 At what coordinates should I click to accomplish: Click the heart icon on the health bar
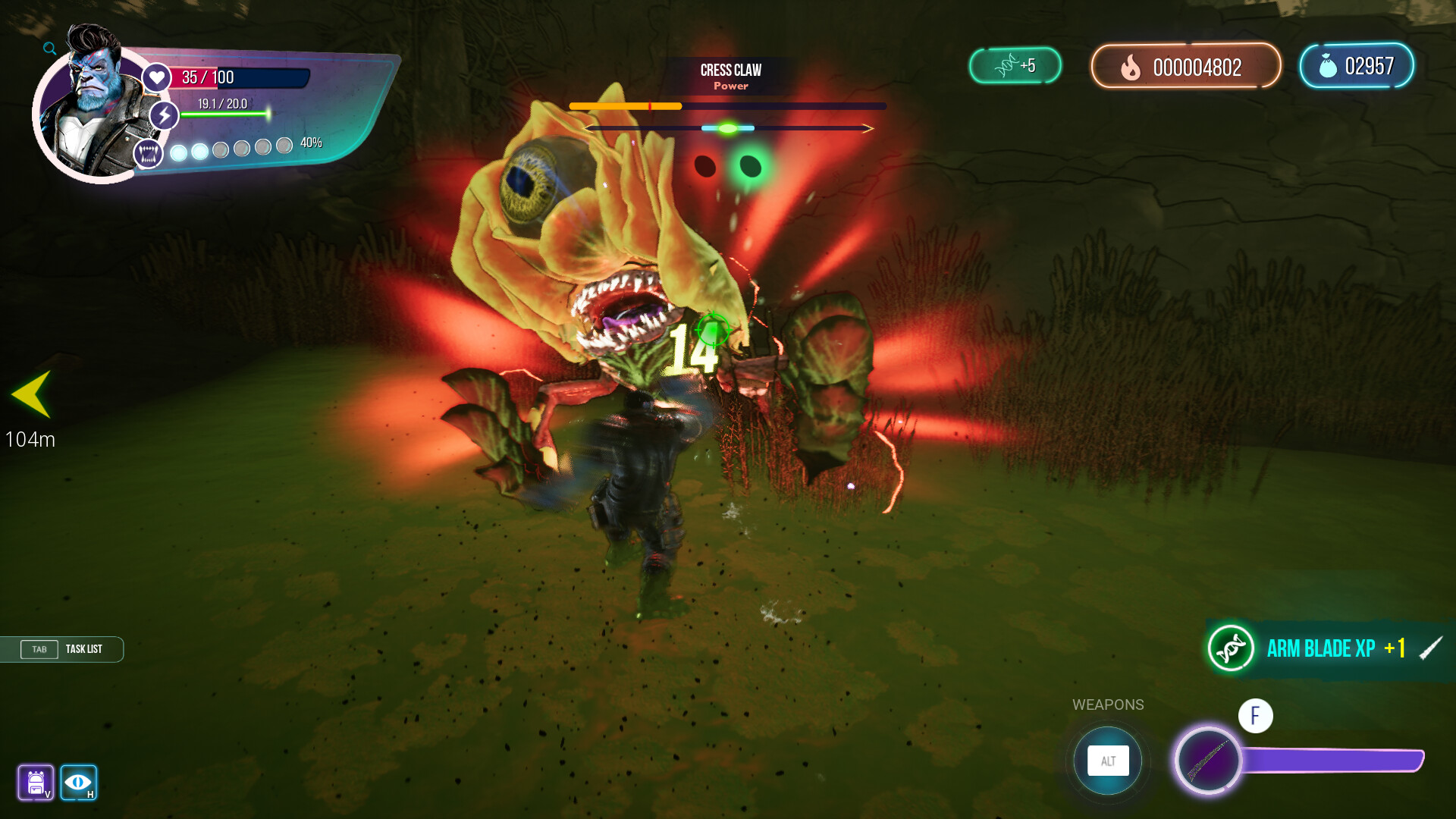coord(155,77)
